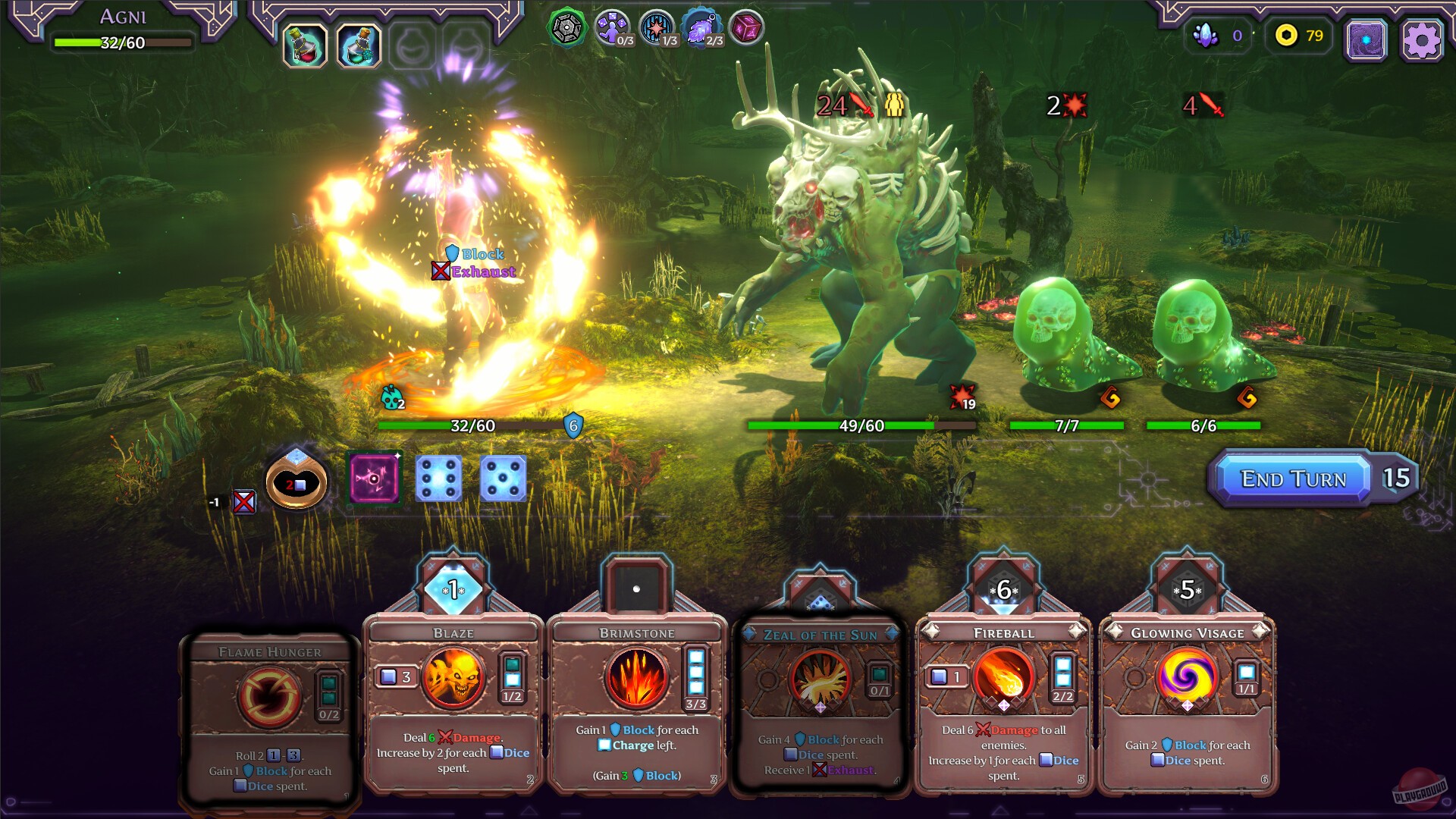Click the Block shield icon on Agni's health bar

(x=573, y=426)
